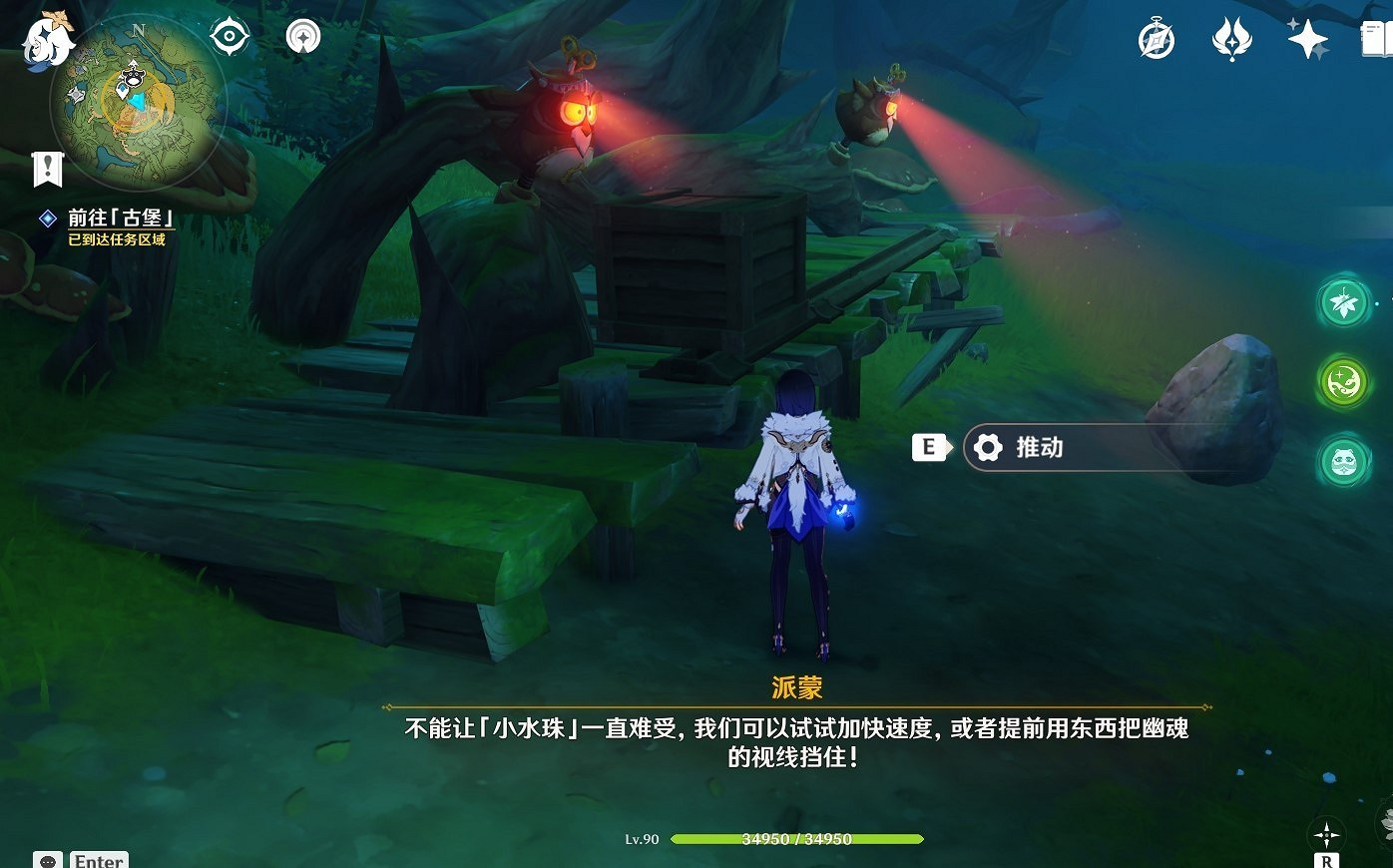The image size is (1393, 868).
Task: Activate the leaf gadget skill on the right
Action: (x=1343, y=302)
